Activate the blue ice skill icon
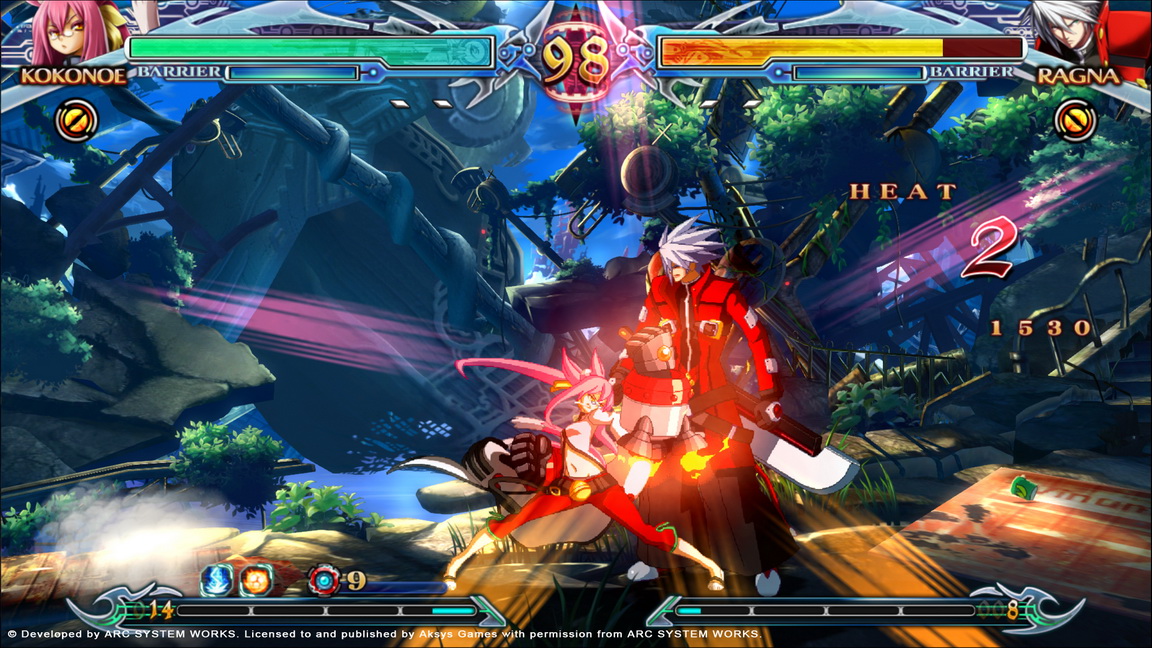Image resolution: width=1152 pixels, height=648 pixels. coord(218,580)
